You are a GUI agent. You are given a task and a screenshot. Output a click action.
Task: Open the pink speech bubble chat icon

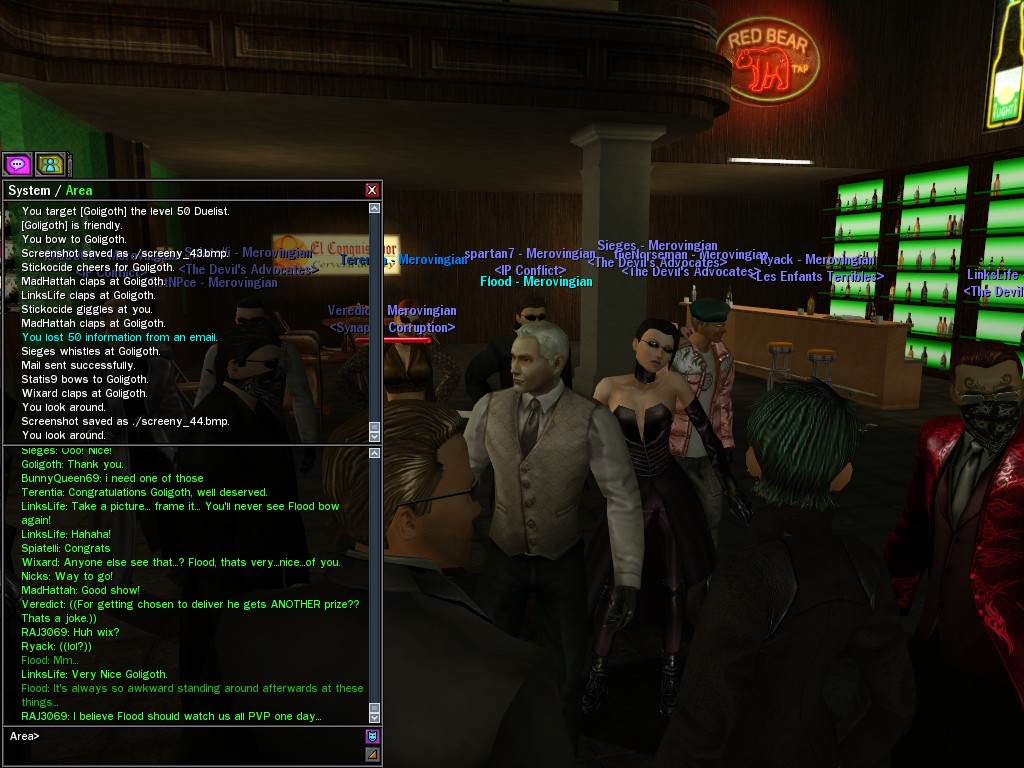tap(17, 164)
